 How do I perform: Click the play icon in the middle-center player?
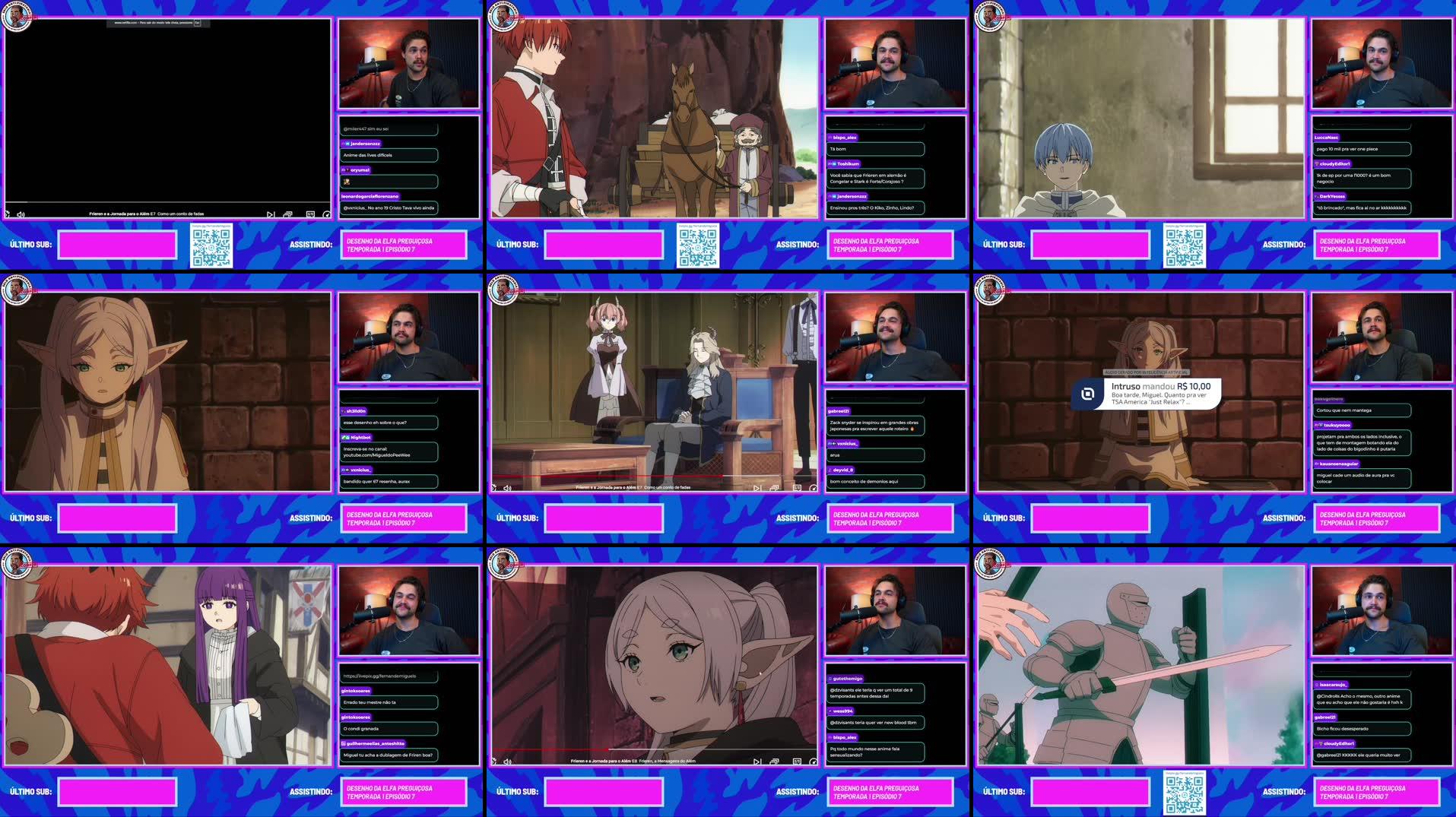pos(494,489)
